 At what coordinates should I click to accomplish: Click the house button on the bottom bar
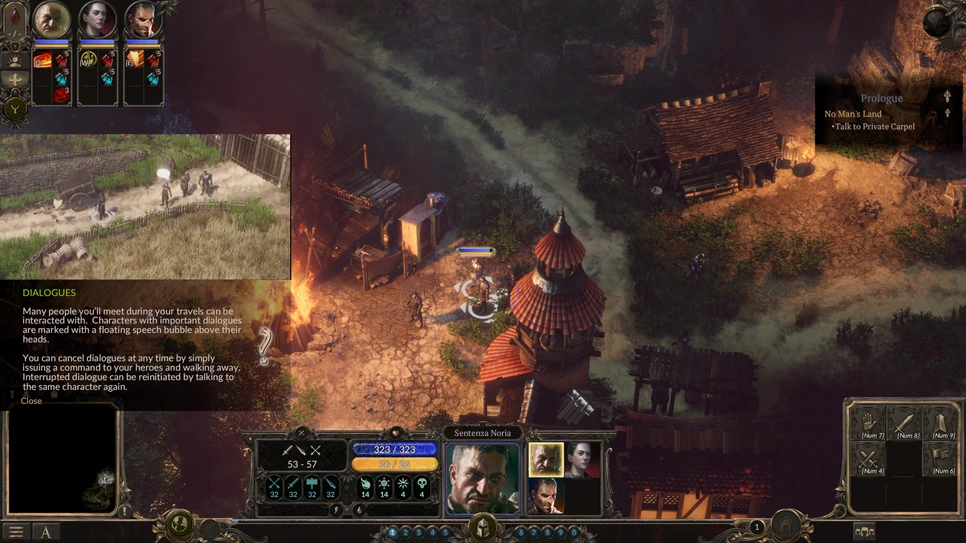click(x=786, y=525)
